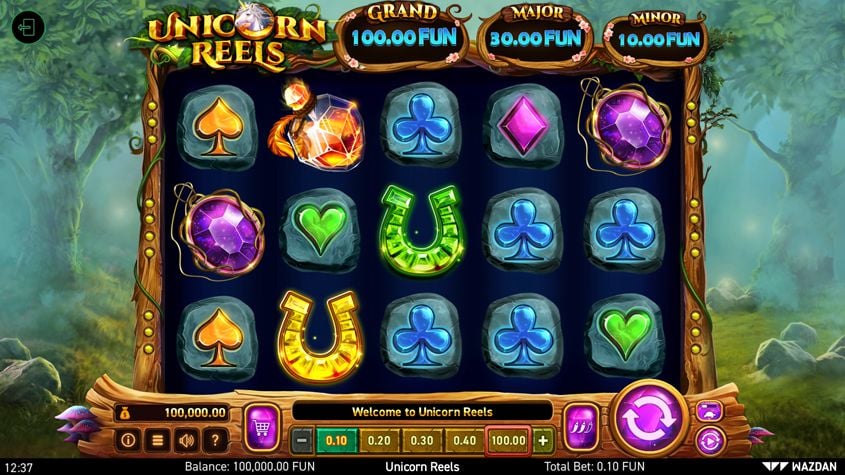Select the 0.10 bet value
Image resolution: width=845 pixels, height=475 pixels.
pos(337,440)
